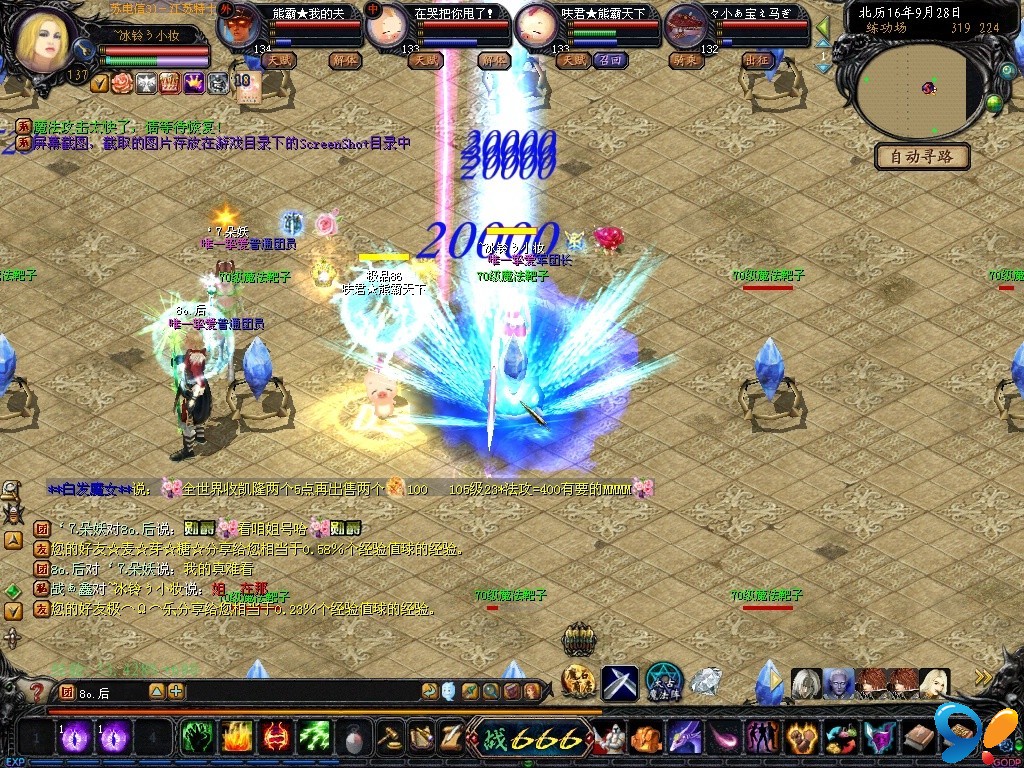The image size is (1024, 768).
Task: Click the diamond gem icon above the hotbar
Action: [x=706, y=682]
